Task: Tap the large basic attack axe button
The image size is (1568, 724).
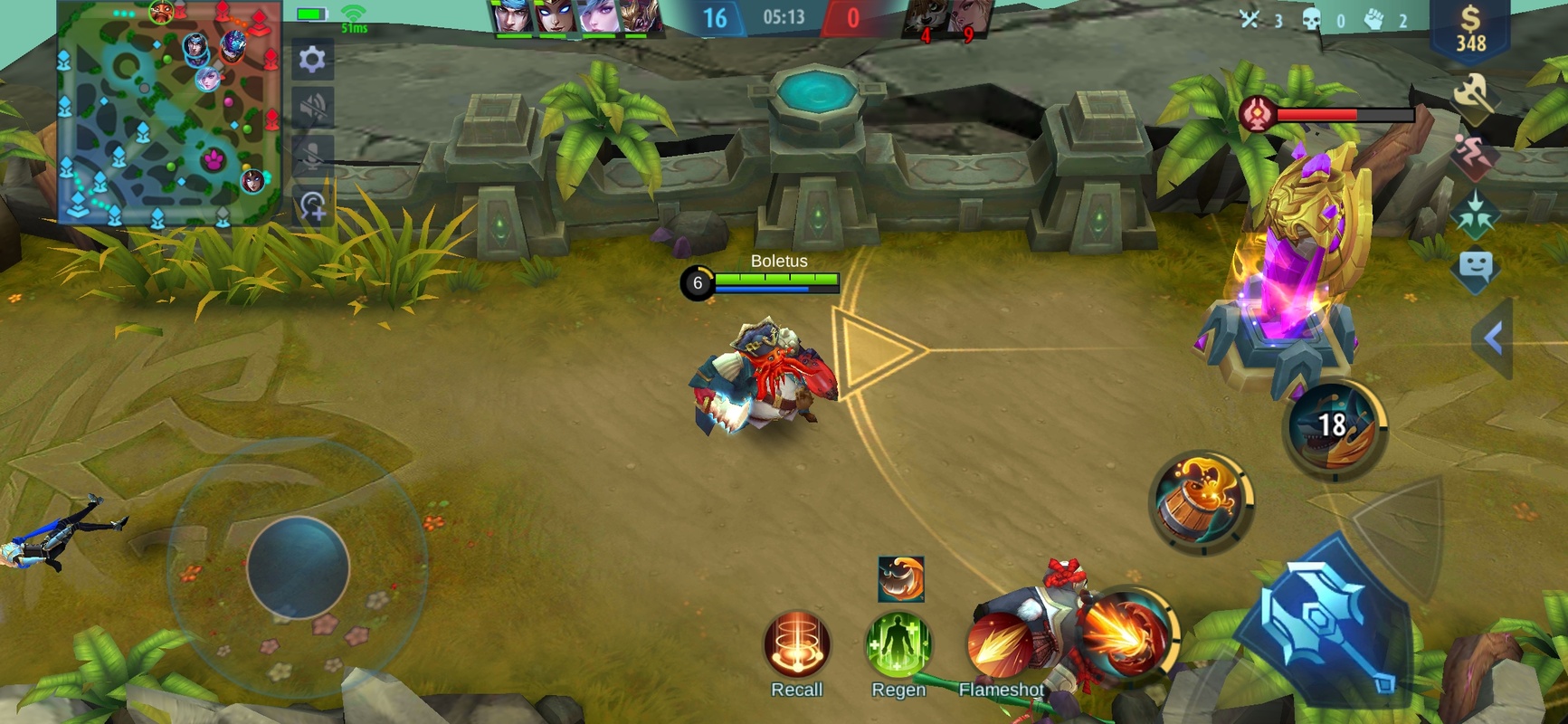Action: coord(1327,625)
